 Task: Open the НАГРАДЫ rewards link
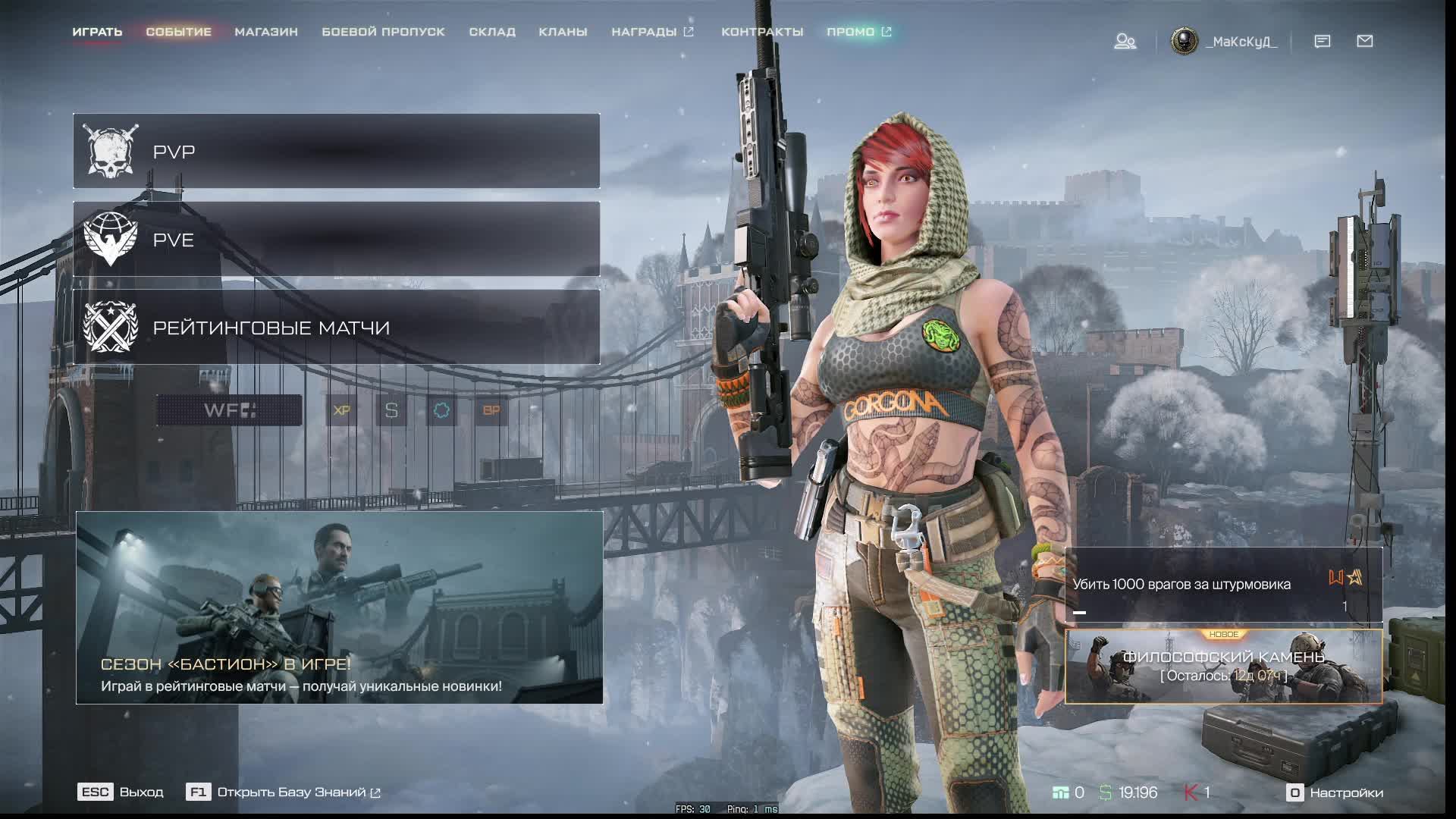coord(652,32)
